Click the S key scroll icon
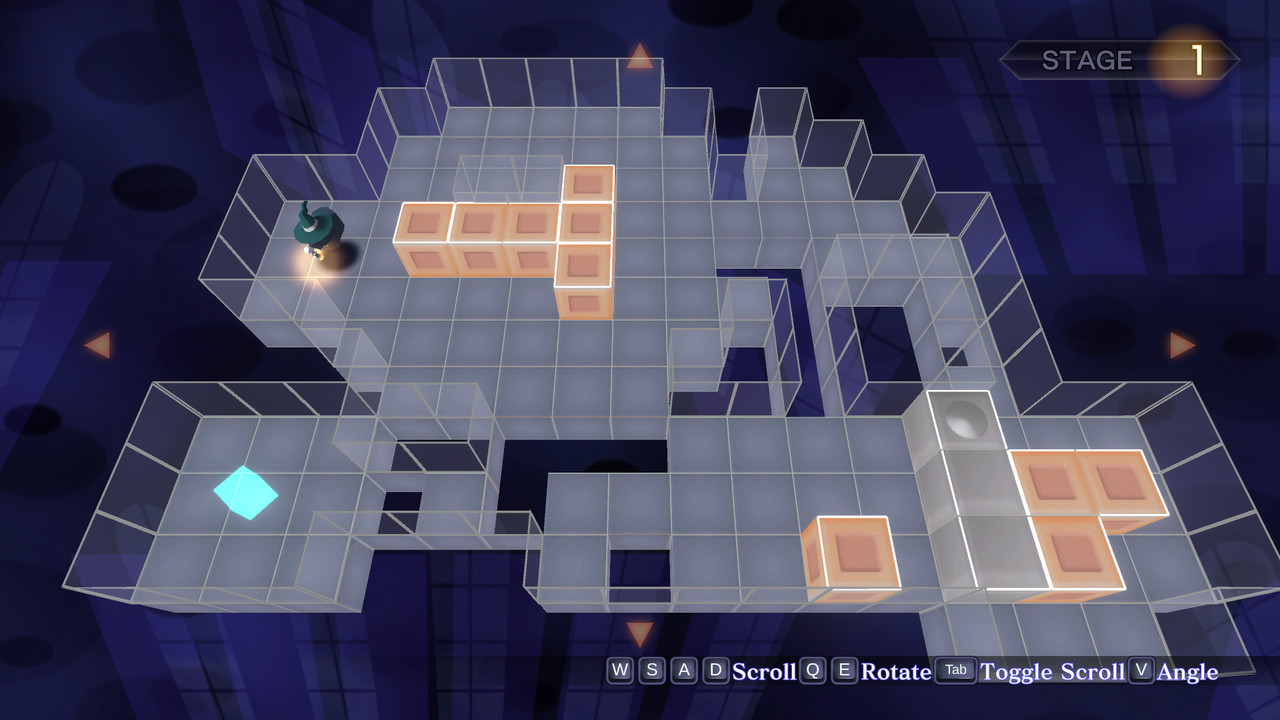 coord(651,671)
